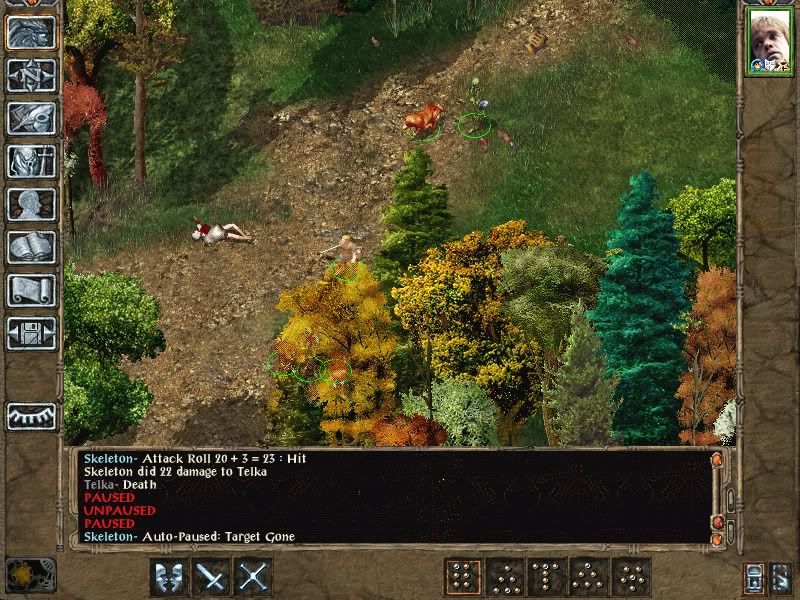Toggle pause using the clock gear icon
Image resolution: width=800 pixels, height=600 pixels.
point(30,574)
